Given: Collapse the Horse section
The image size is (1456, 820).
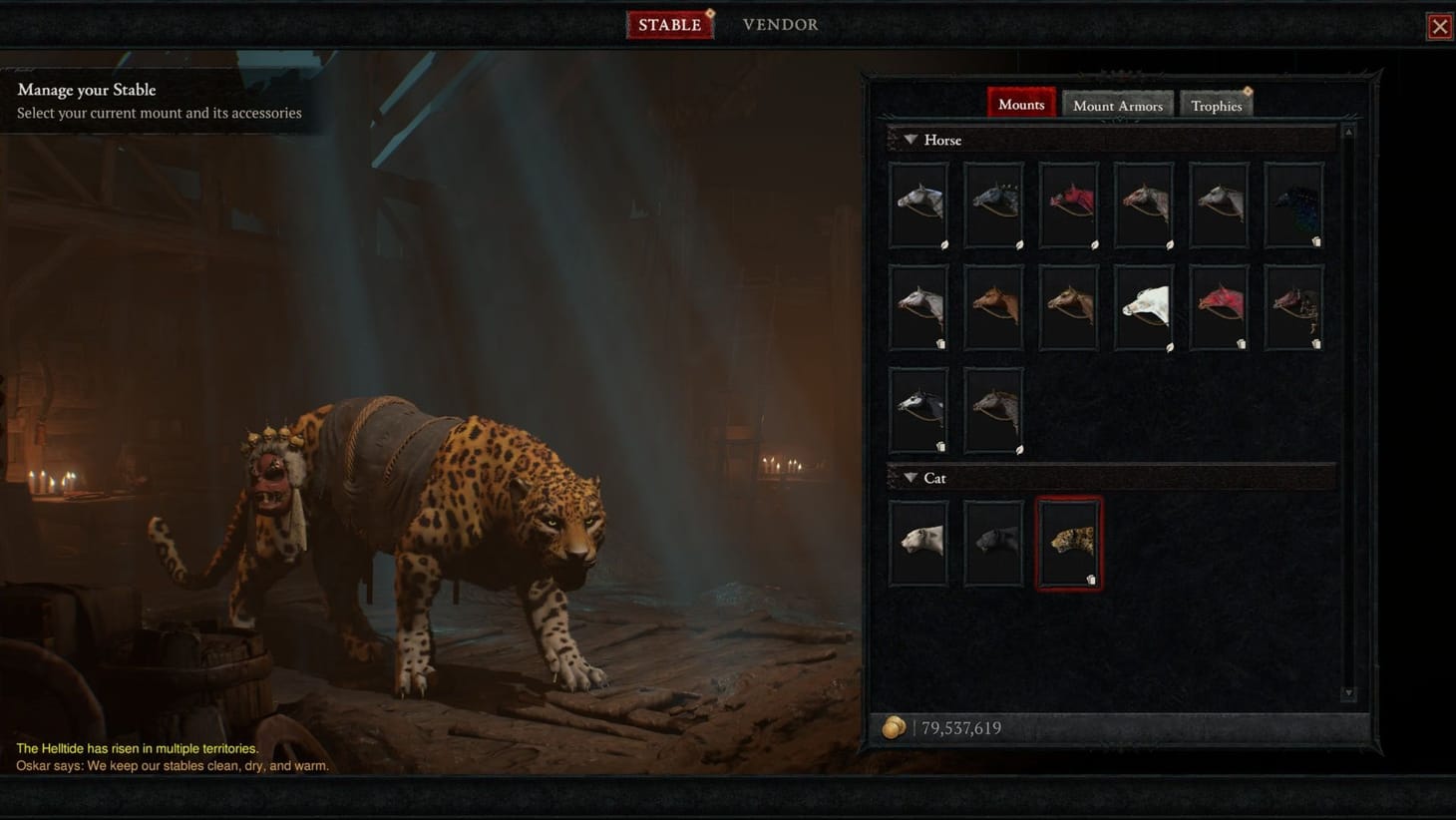Looking at the screenshot, I should click(x=910, y=140).
